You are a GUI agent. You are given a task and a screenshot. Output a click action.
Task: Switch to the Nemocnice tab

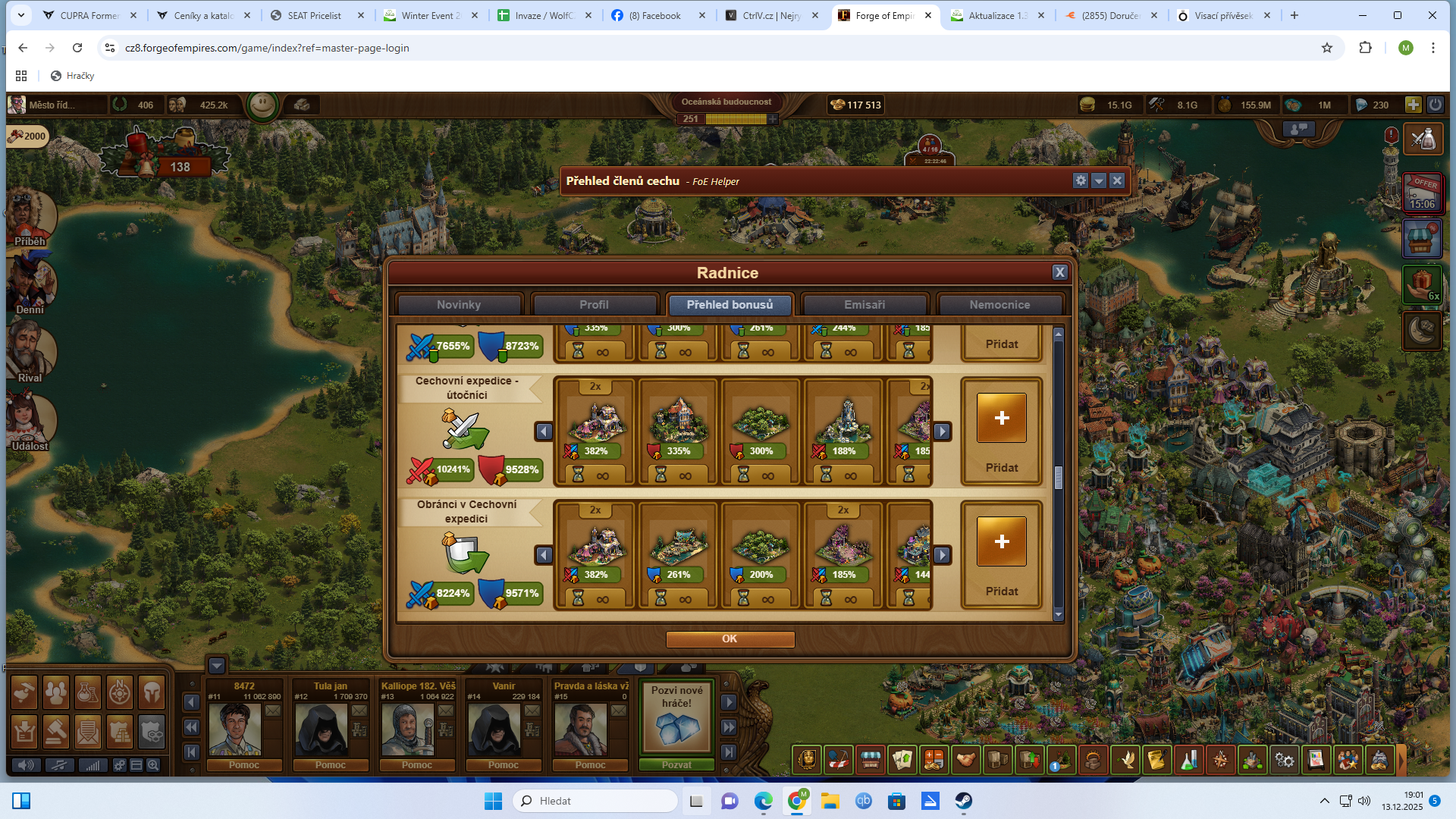pyautogui.click(x=999, y=305)
